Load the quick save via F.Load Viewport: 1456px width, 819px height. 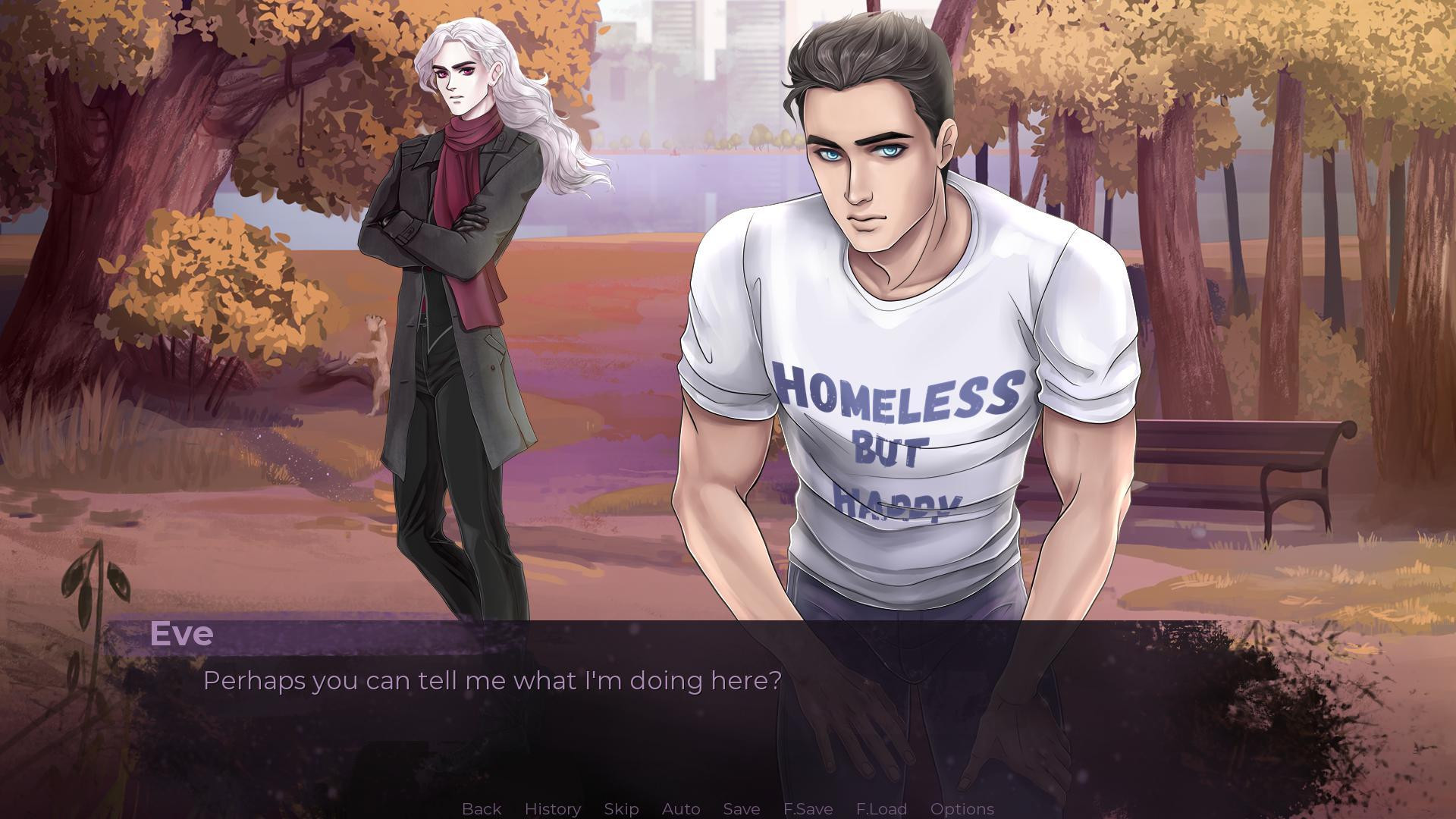coord(880,808)
